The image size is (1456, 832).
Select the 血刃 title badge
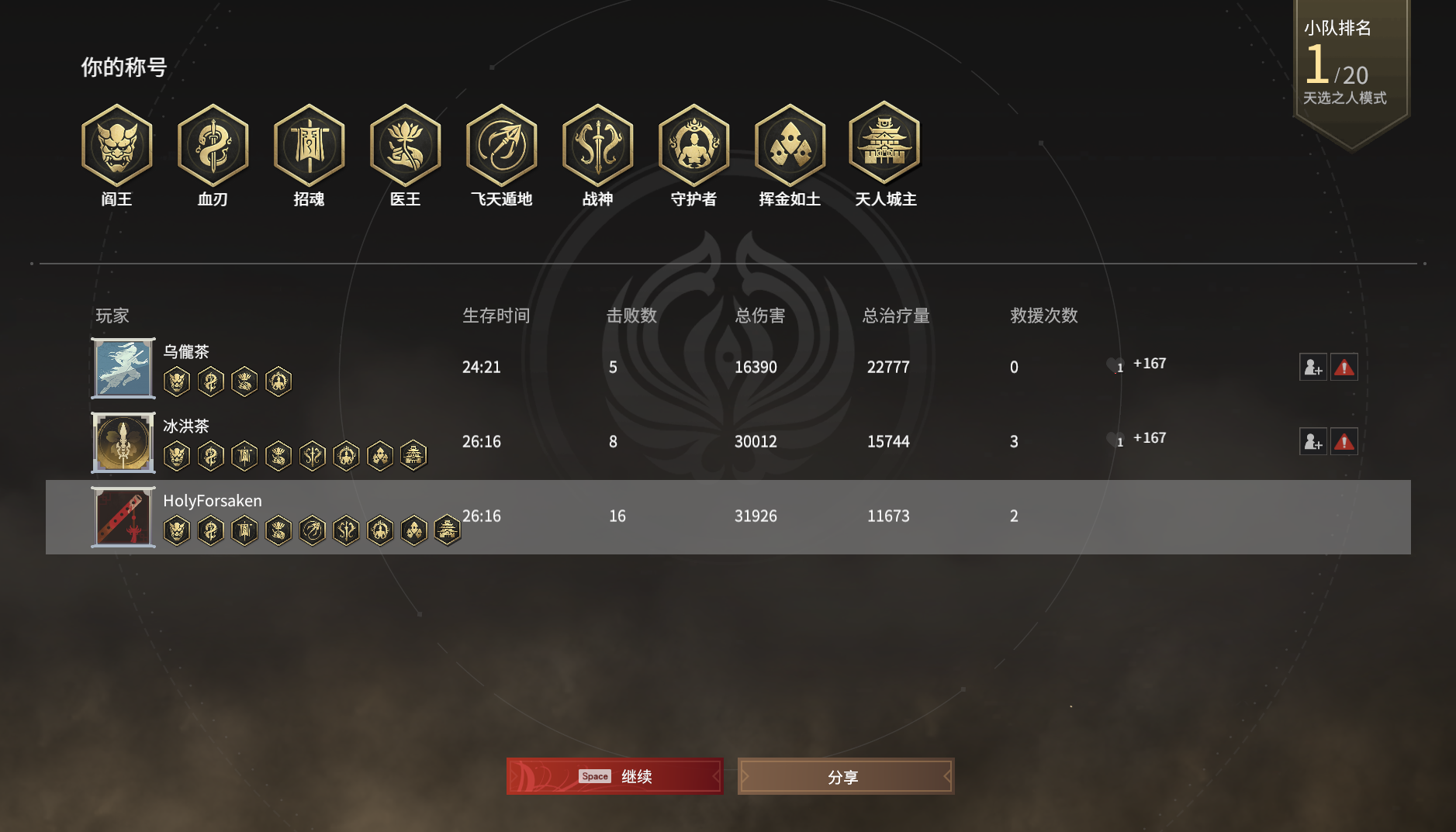click(x=213, y=146)
